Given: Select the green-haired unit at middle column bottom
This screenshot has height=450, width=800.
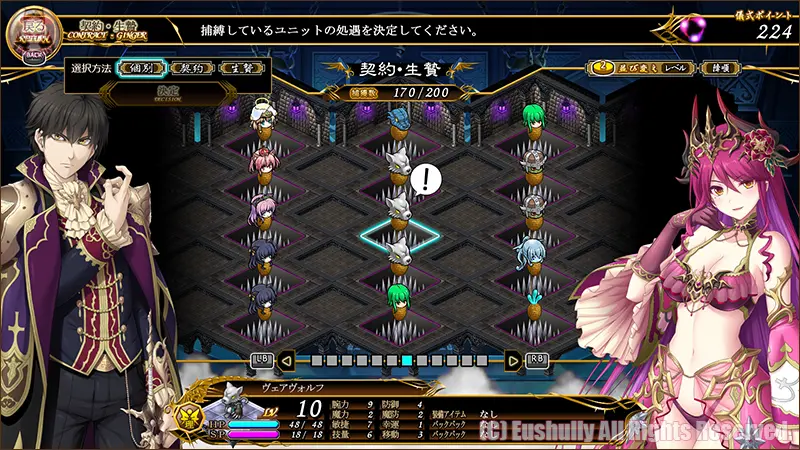Looking at the screenshot, I should (x=399, y=299).
